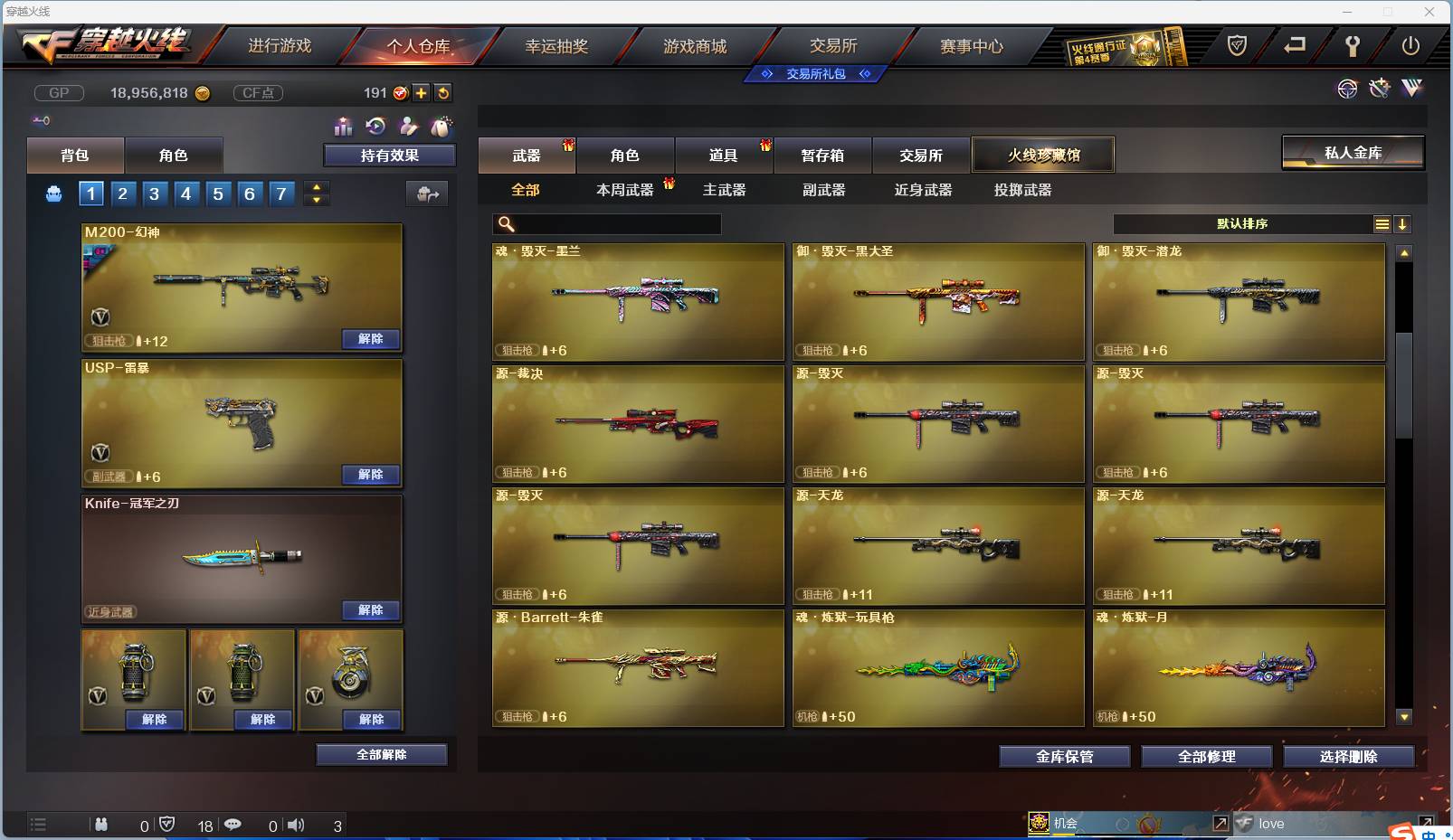Image resolution: width=1453 pixels, height=840 pixels.
Task: Open the 投掷武器 weapon category tab
Action: pos(1023,190)
